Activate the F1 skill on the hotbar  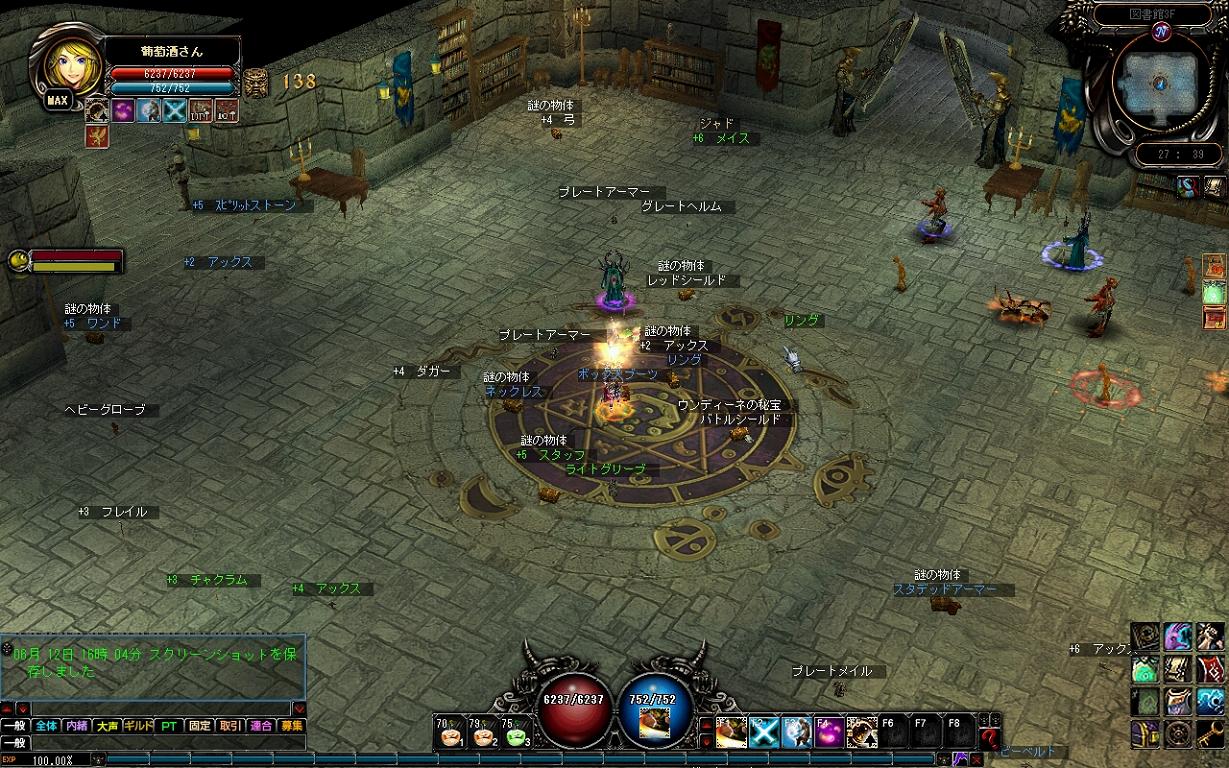(729, 734)
